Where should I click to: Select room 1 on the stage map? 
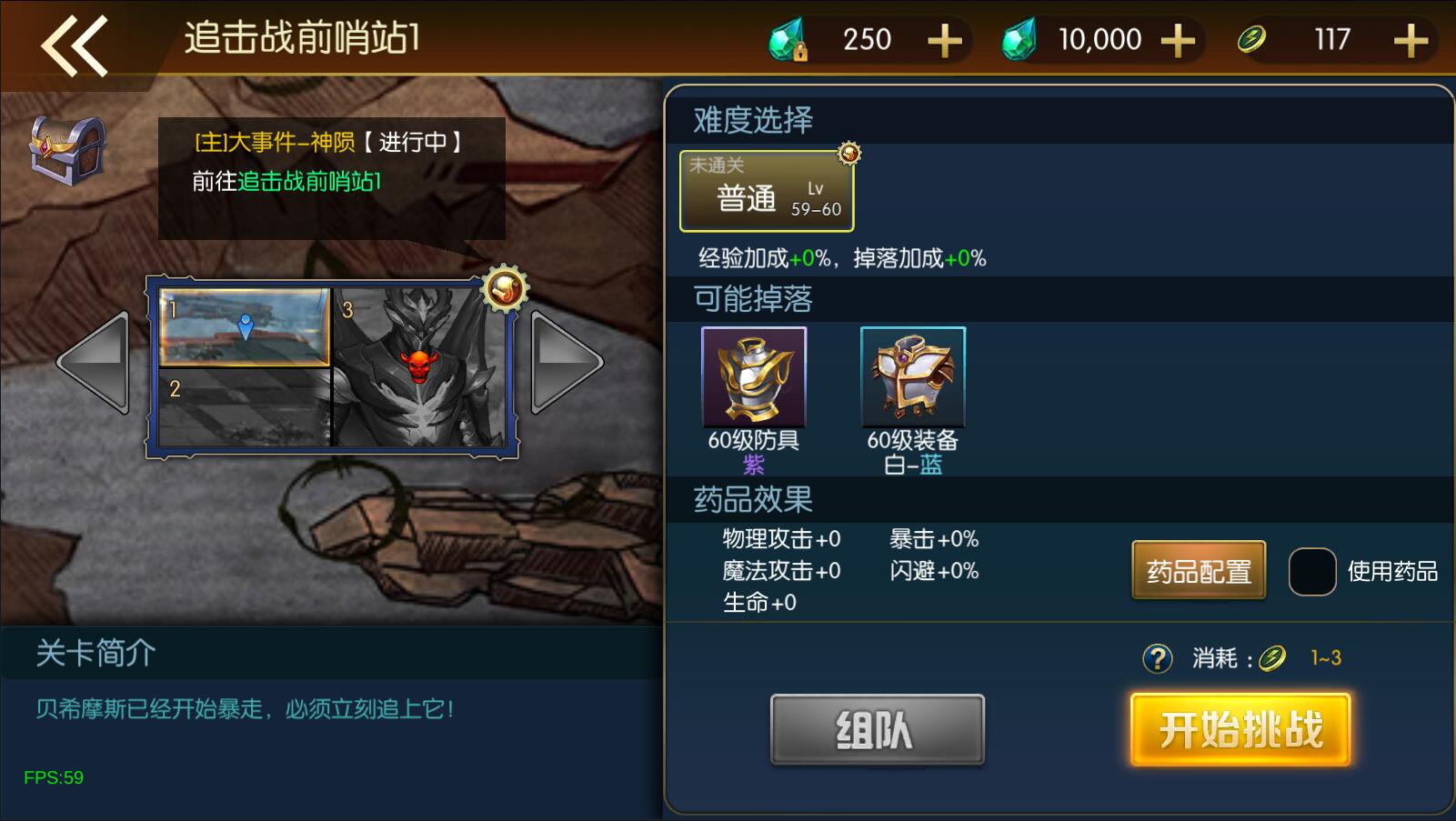point(245,326)
